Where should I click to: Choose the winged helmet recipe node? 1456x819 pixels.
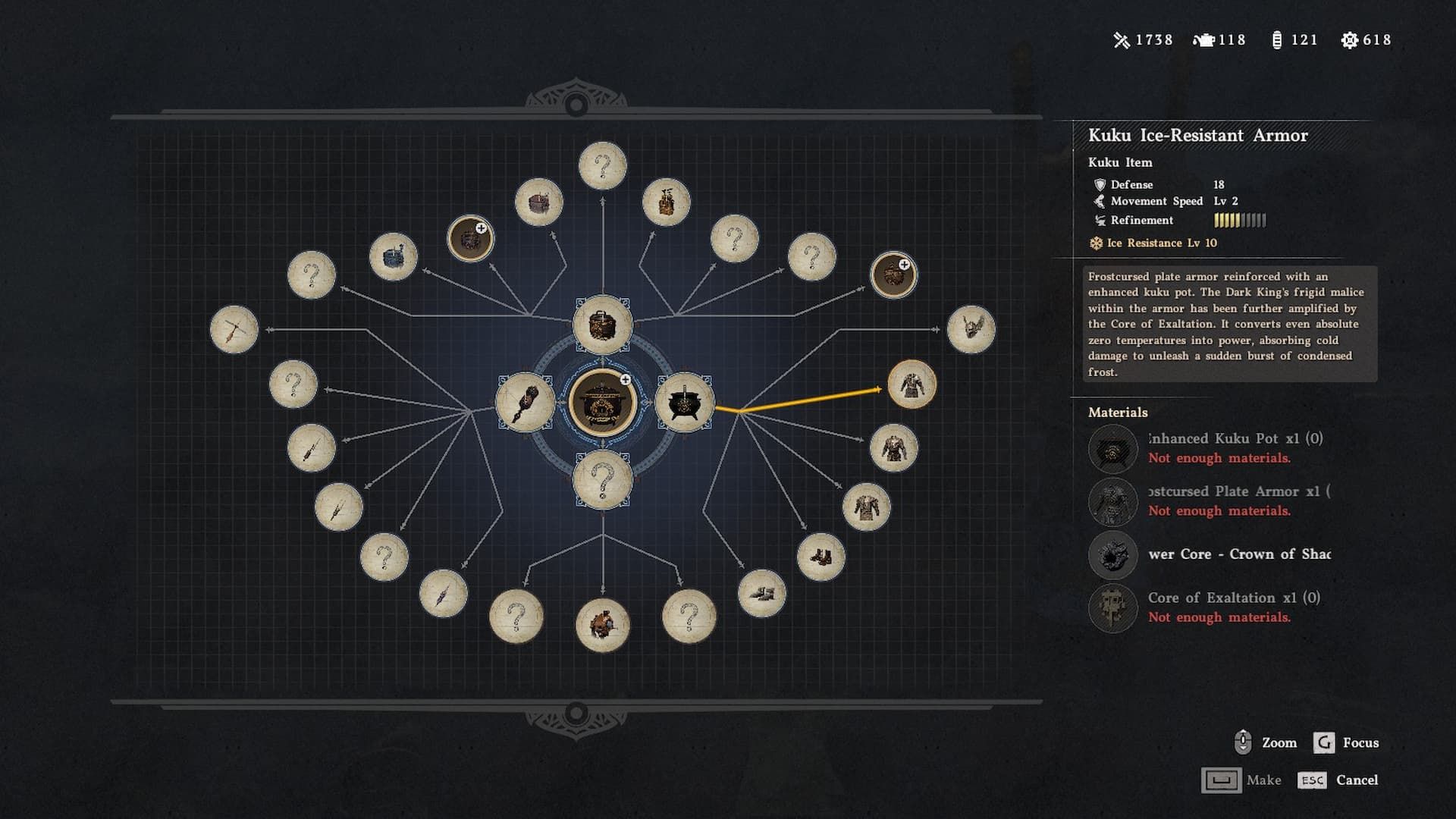(971, 329)
